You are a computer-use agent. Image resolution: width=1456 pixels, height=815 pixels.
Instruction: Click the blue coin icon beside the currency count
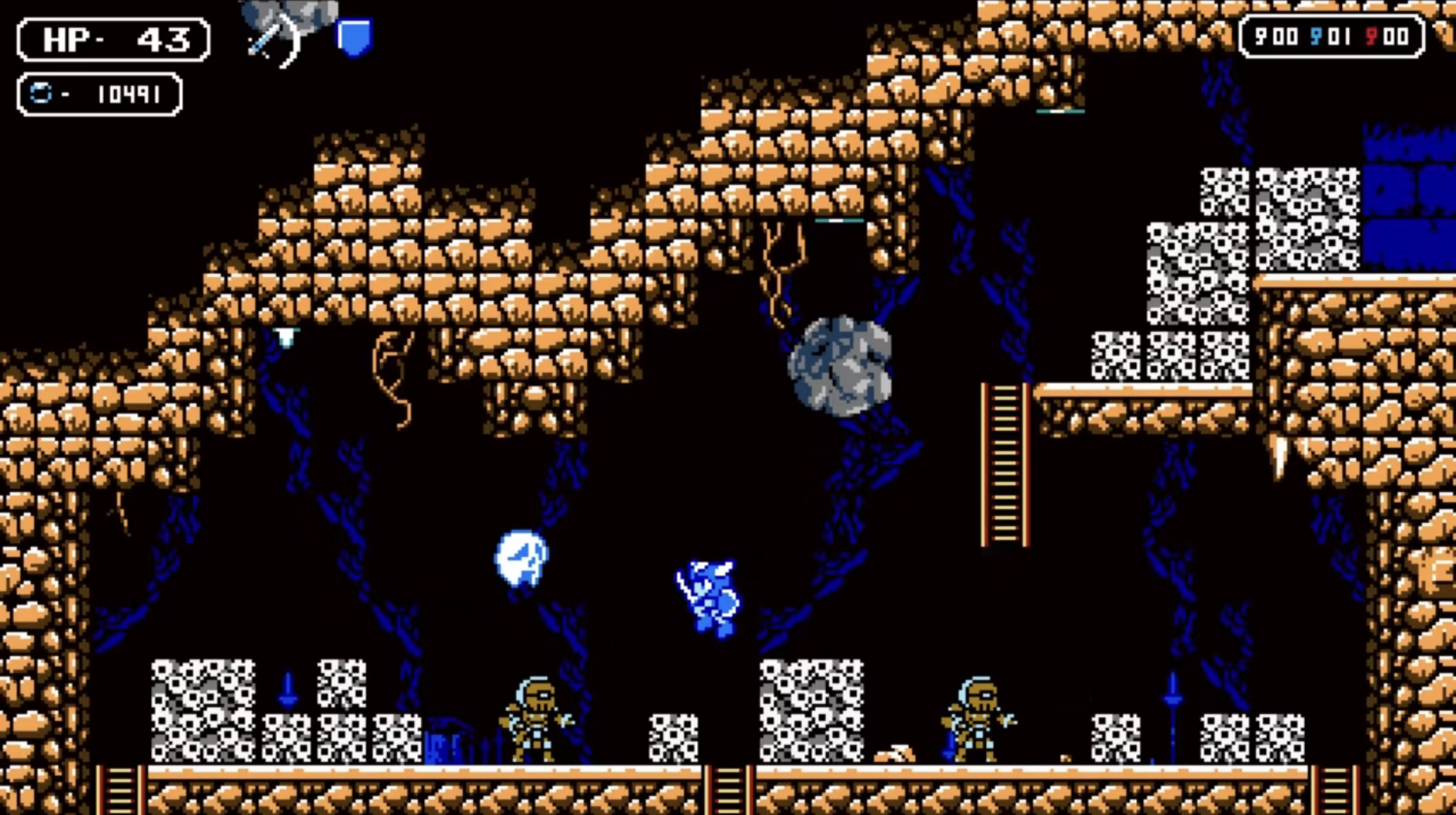41,93
